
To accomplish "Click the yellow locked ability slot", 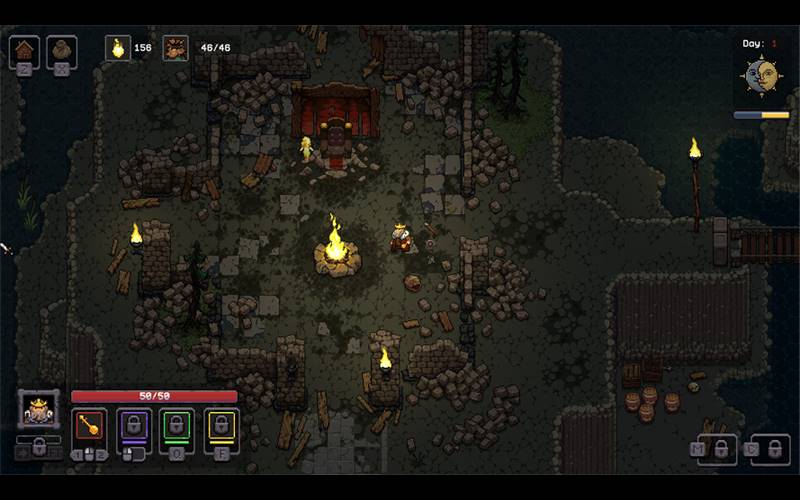I will point(221,427).
